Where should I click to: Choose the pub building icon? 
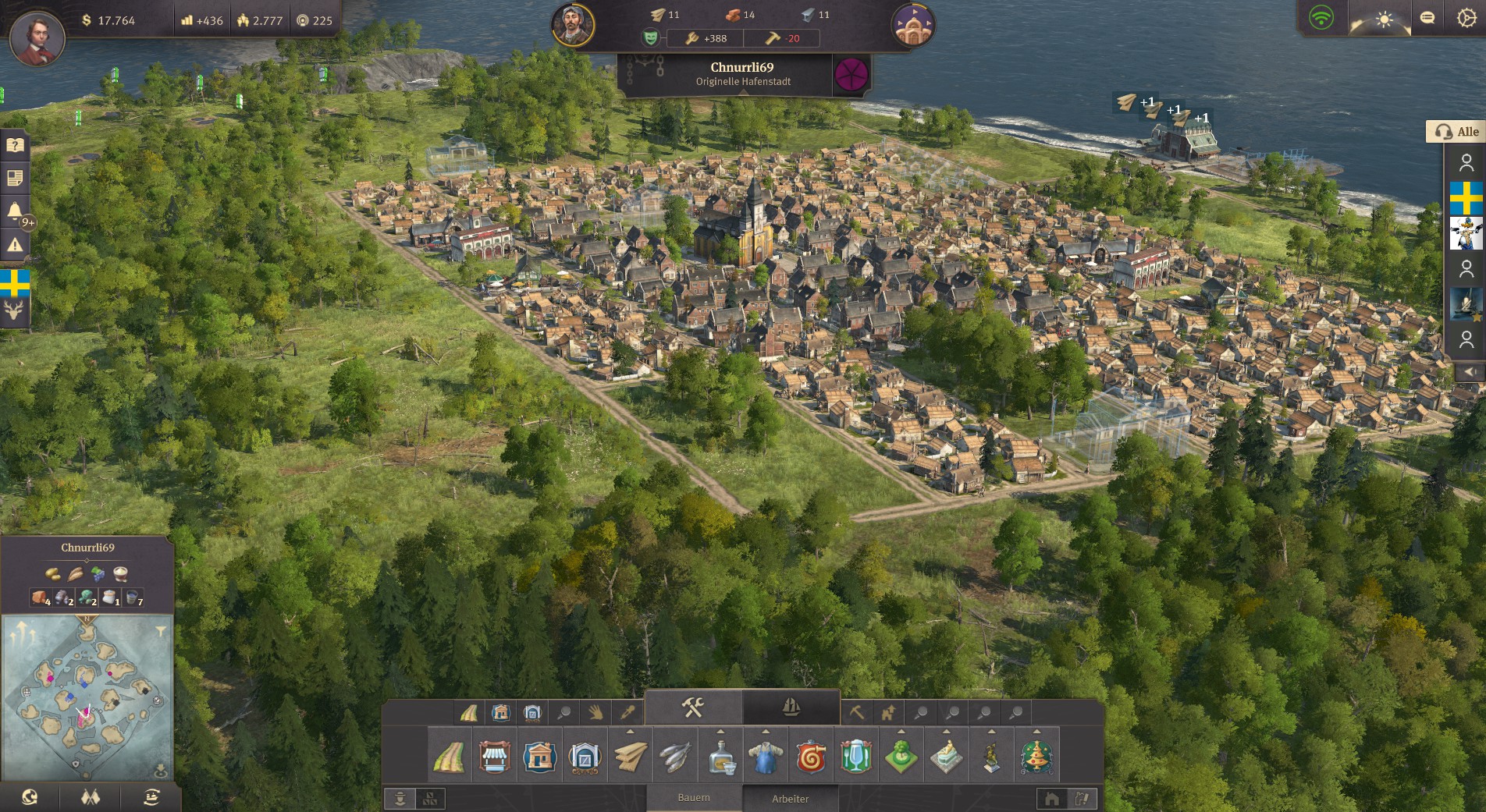pyautogui.click(x=855, y=757)
